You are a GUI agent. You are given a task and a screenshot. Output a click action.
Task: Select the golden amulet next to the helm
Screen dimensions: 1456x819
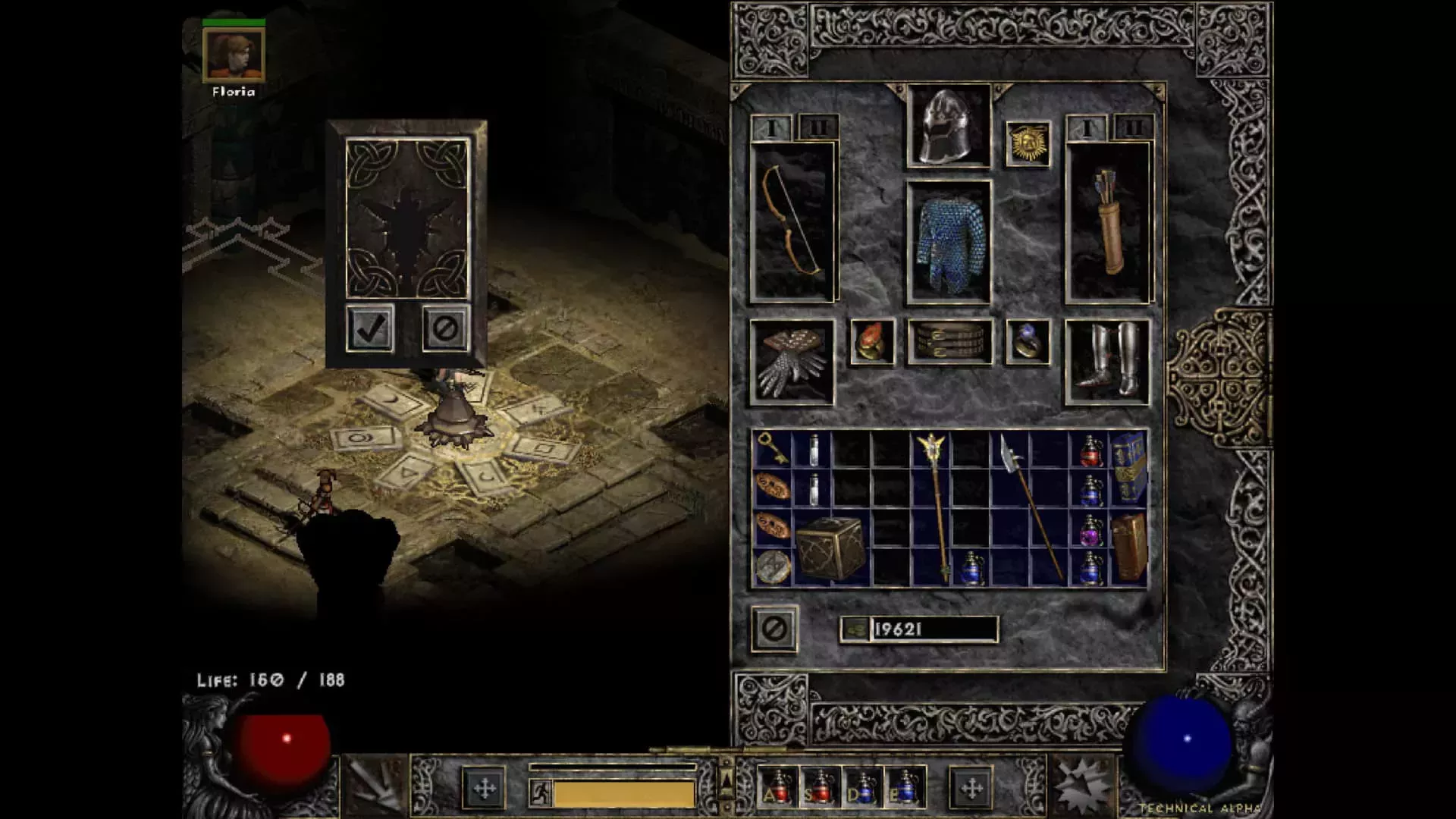coord(1029,143)
